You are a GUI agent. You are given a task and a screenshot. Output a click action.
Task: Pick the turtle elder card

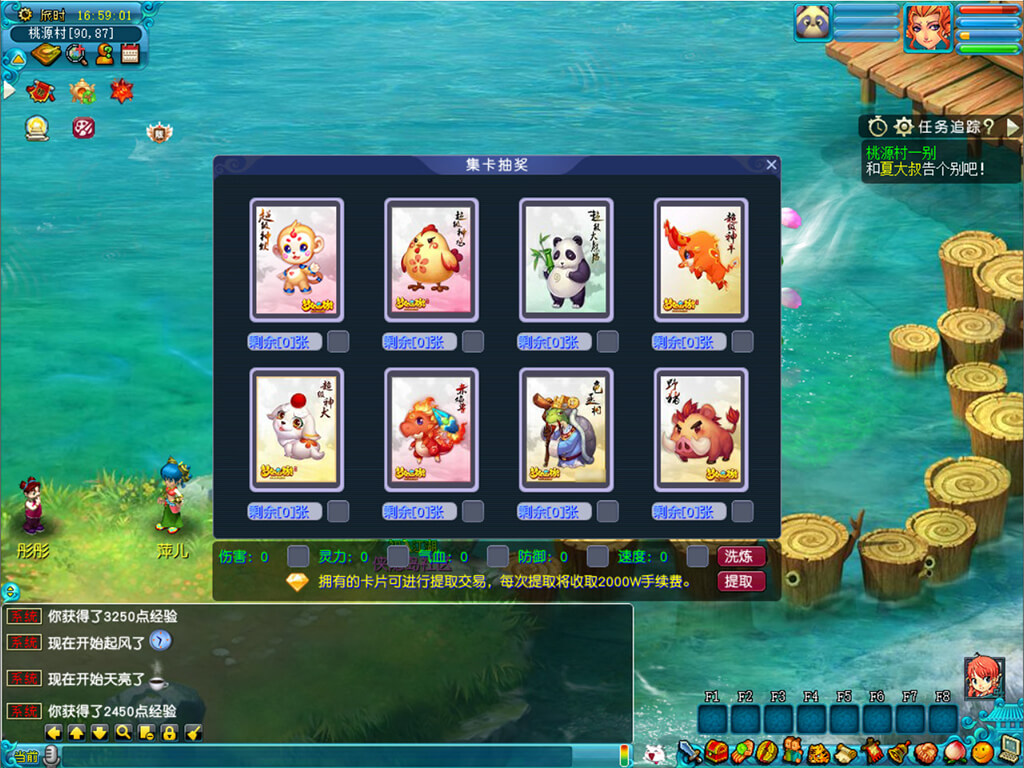coord(566,429)
